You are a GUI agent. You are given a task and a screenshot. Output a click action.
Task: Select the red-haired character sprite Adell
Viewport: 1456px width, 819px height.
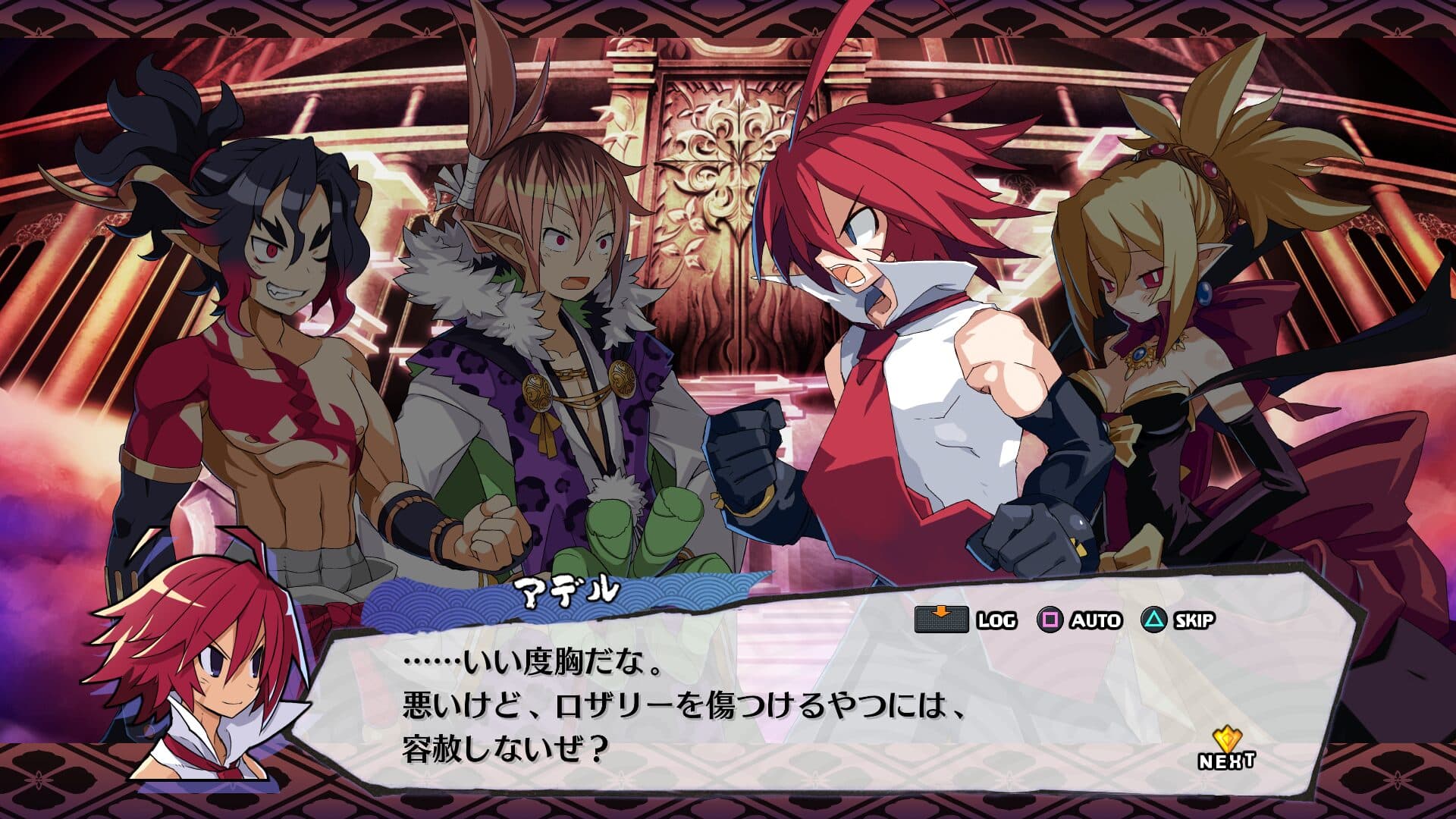point(895,303)
